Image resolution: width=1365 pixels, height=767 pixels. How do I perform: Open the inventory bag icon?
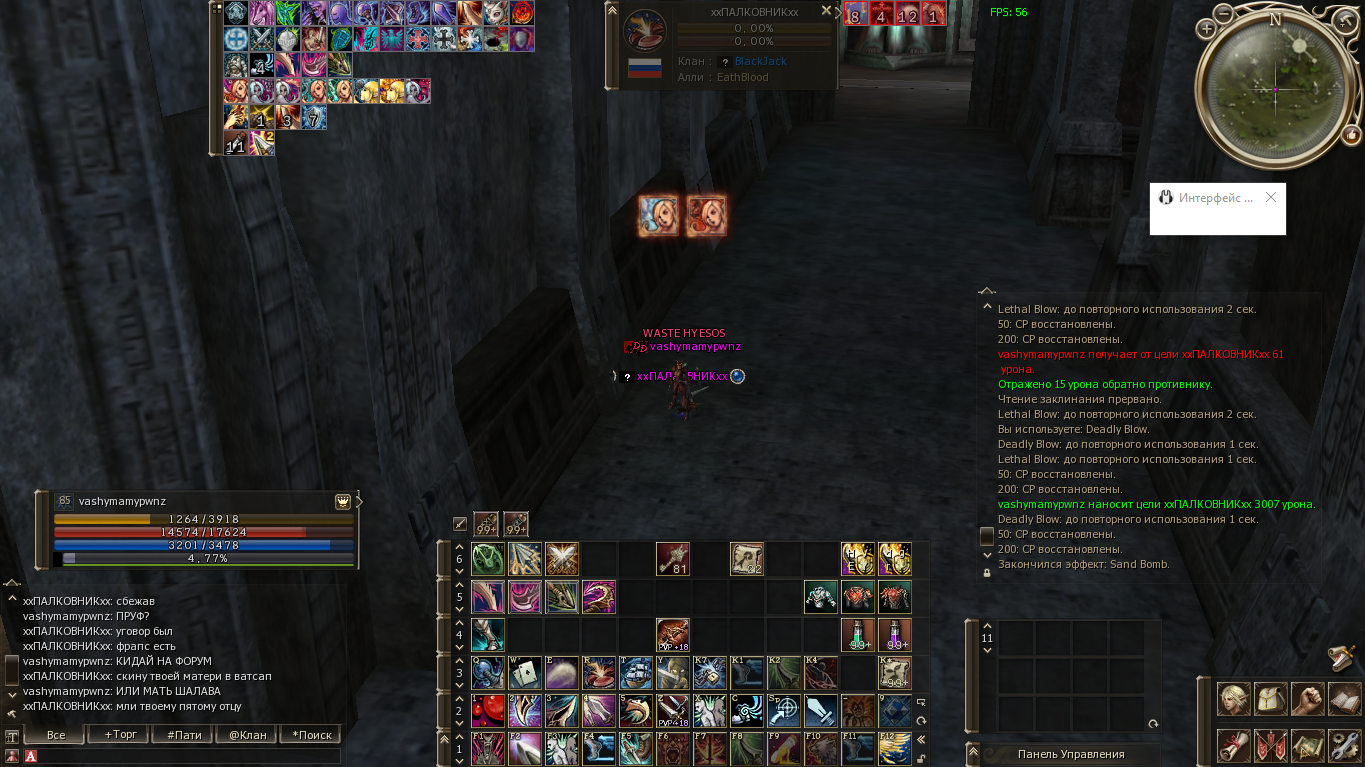point(1271,698)
